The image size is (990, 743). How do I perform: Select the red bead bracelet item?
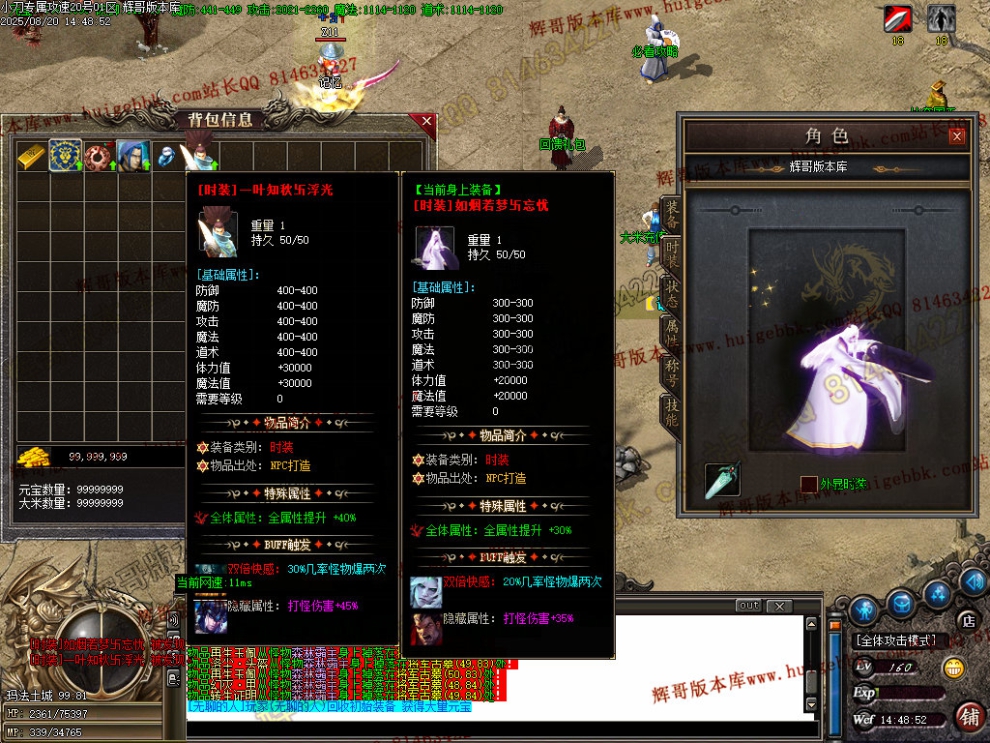[100, 156]
